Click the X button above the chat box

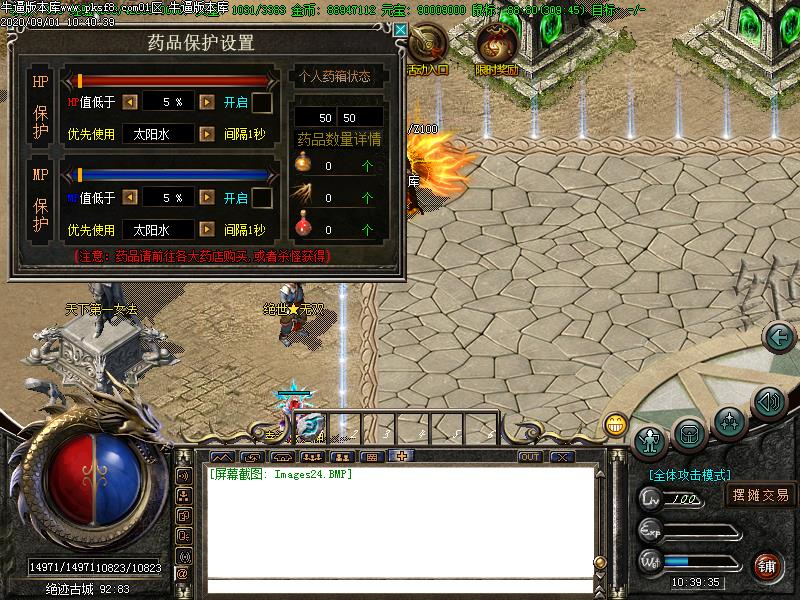pyautogui.click(x=562, y=457)
